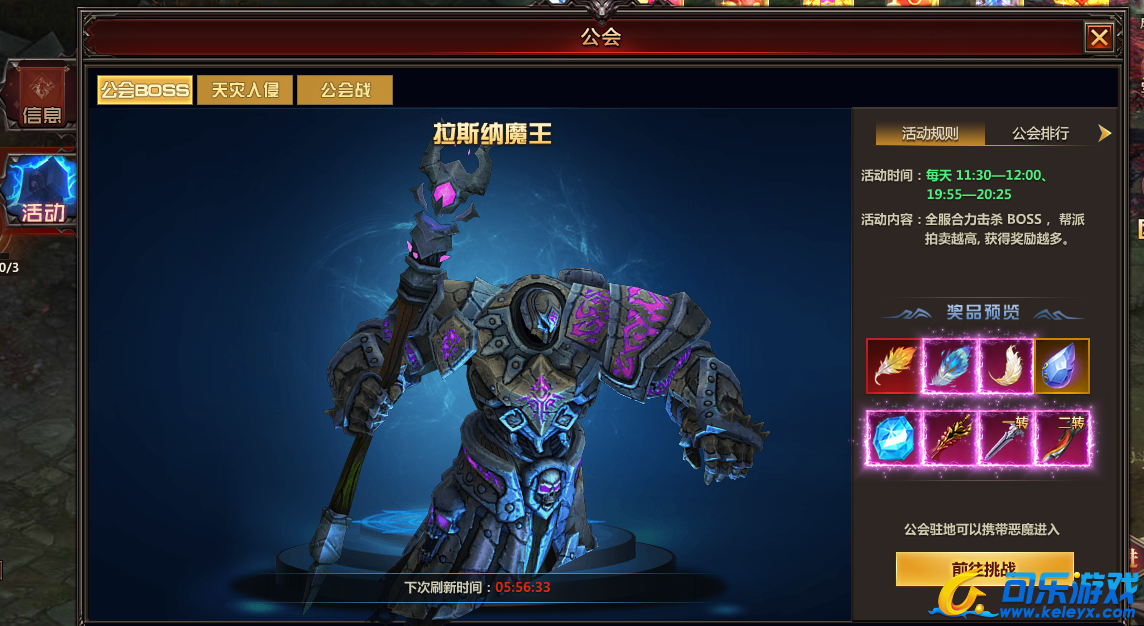Close the 公会 guild window

click(1099, 38)
